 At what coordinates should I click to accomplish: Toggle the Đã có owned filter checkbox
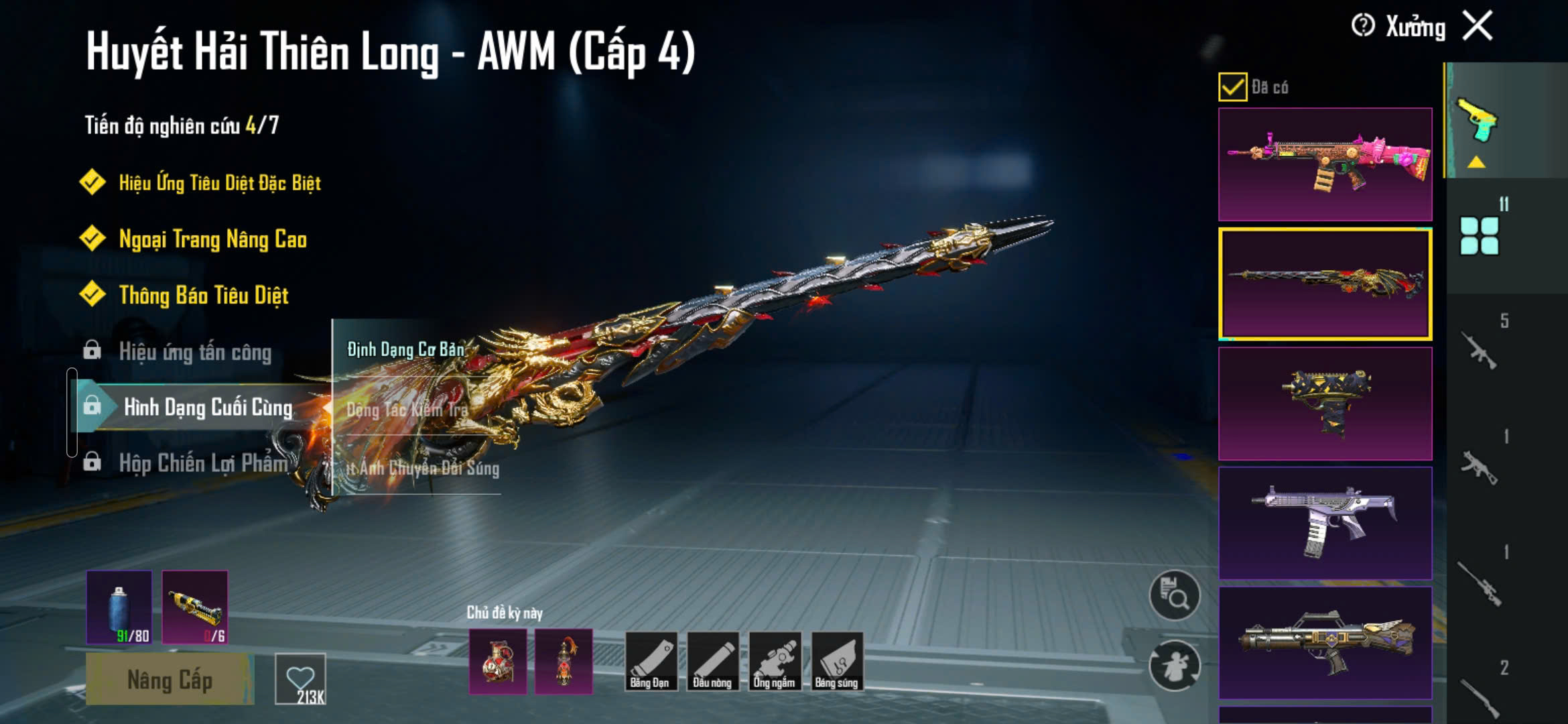coord(1232,87)
